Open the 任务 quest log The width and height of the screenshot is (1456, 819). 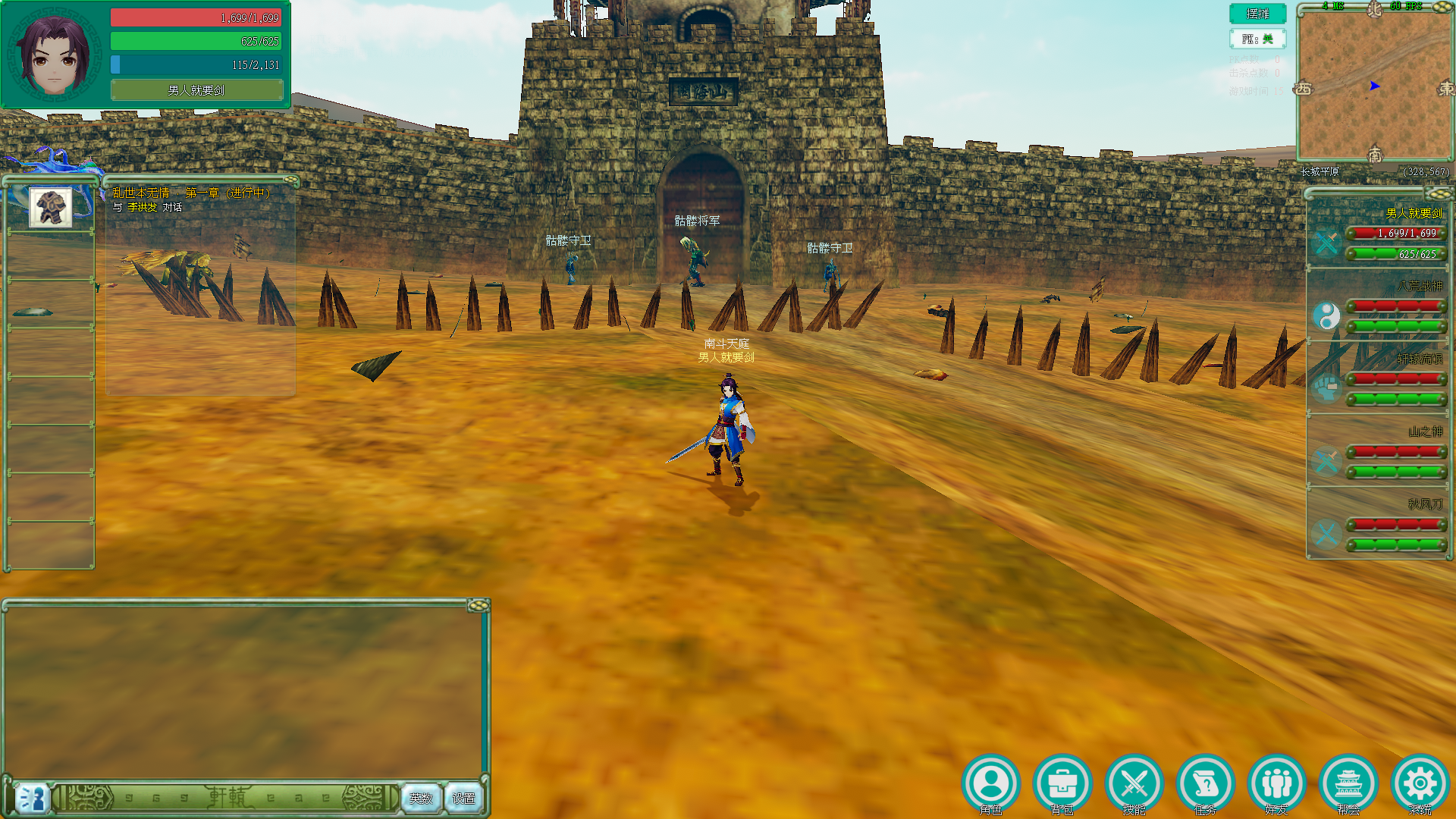coord(1205,783)
